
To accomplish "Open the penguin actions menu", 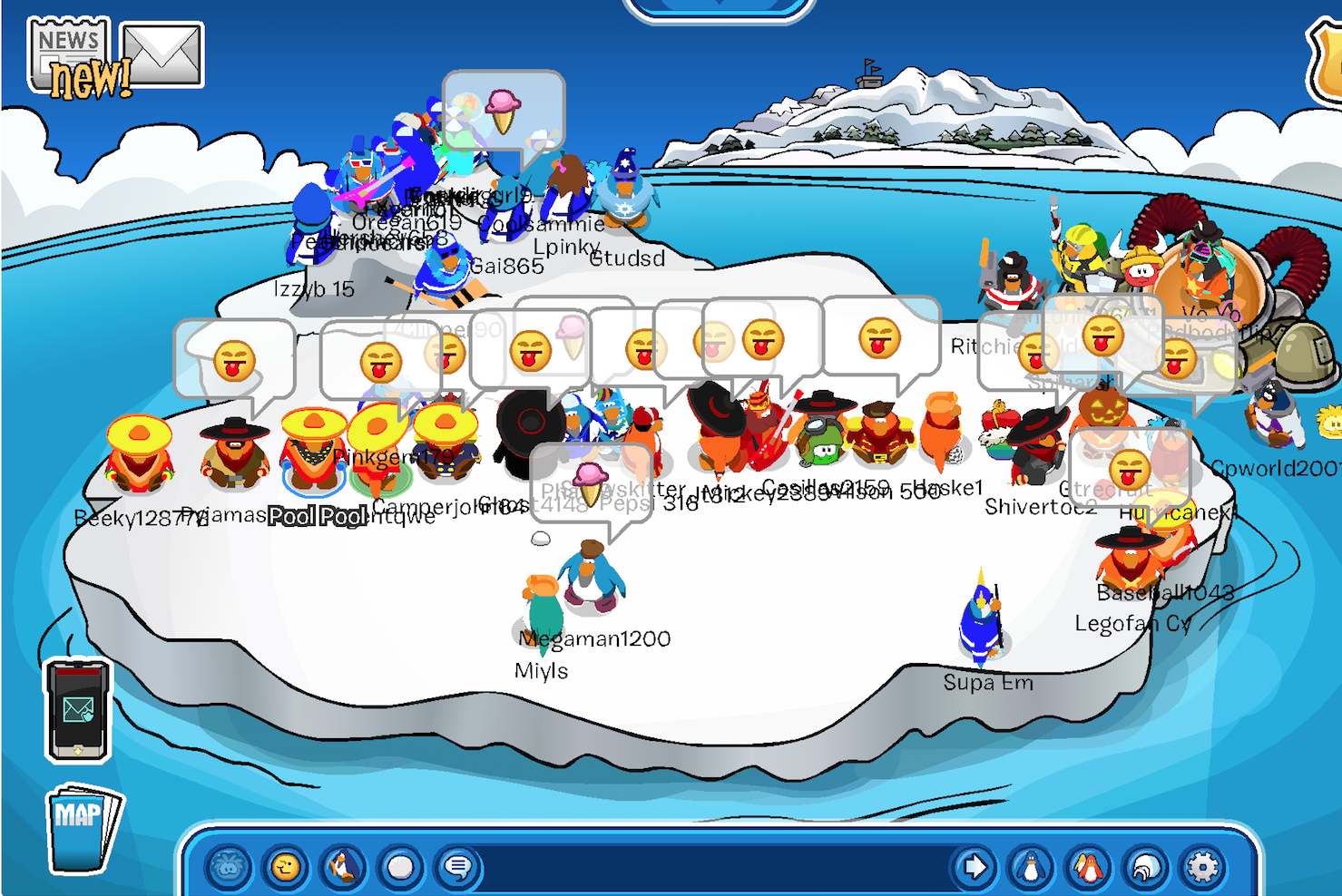I will pyautogui.click(x=343, y=868).
